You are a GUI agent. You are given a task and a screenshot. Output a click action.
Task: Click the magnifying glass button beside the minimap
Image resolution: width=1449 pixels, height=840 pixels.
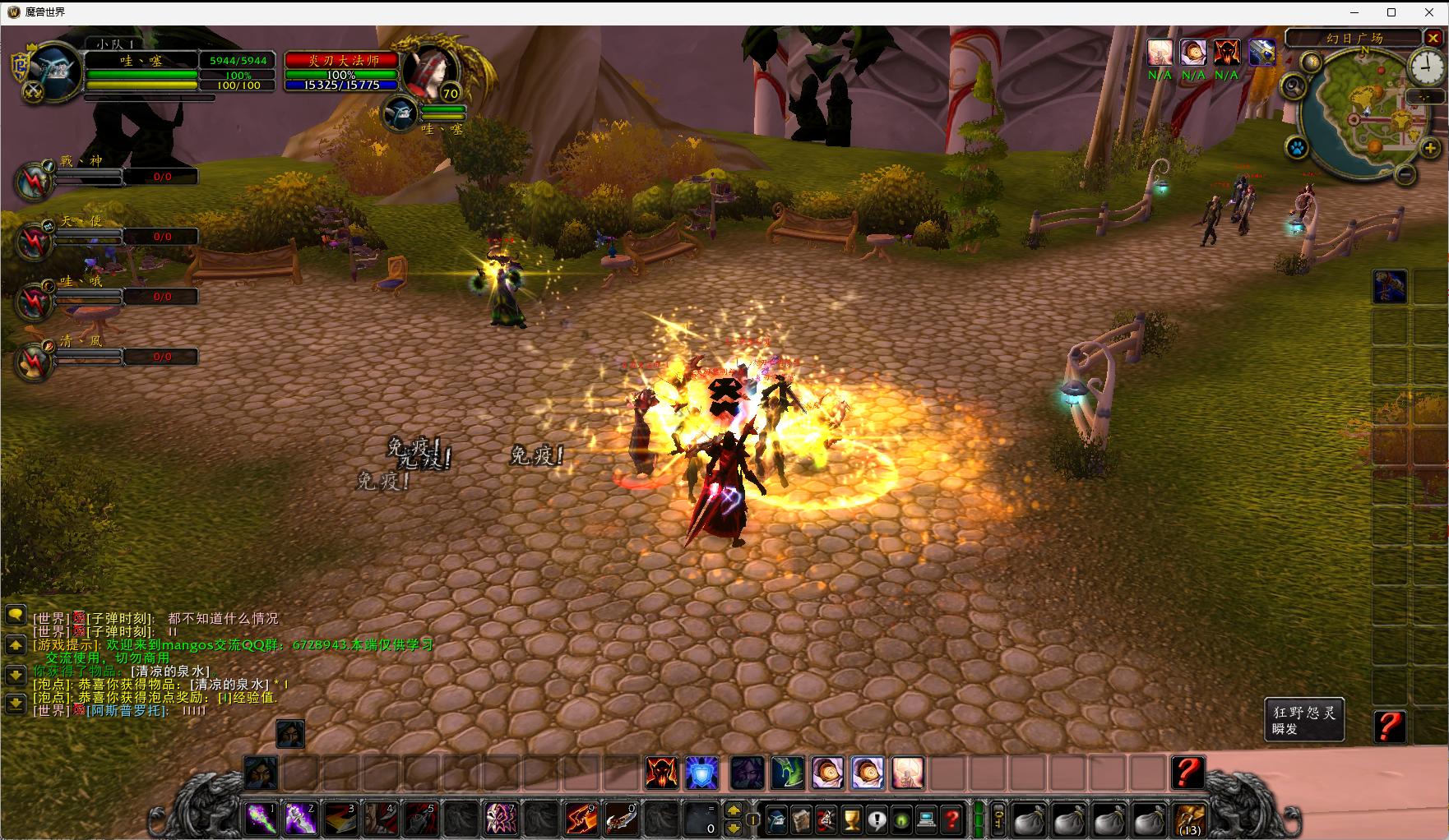[x=1294, y=85]
